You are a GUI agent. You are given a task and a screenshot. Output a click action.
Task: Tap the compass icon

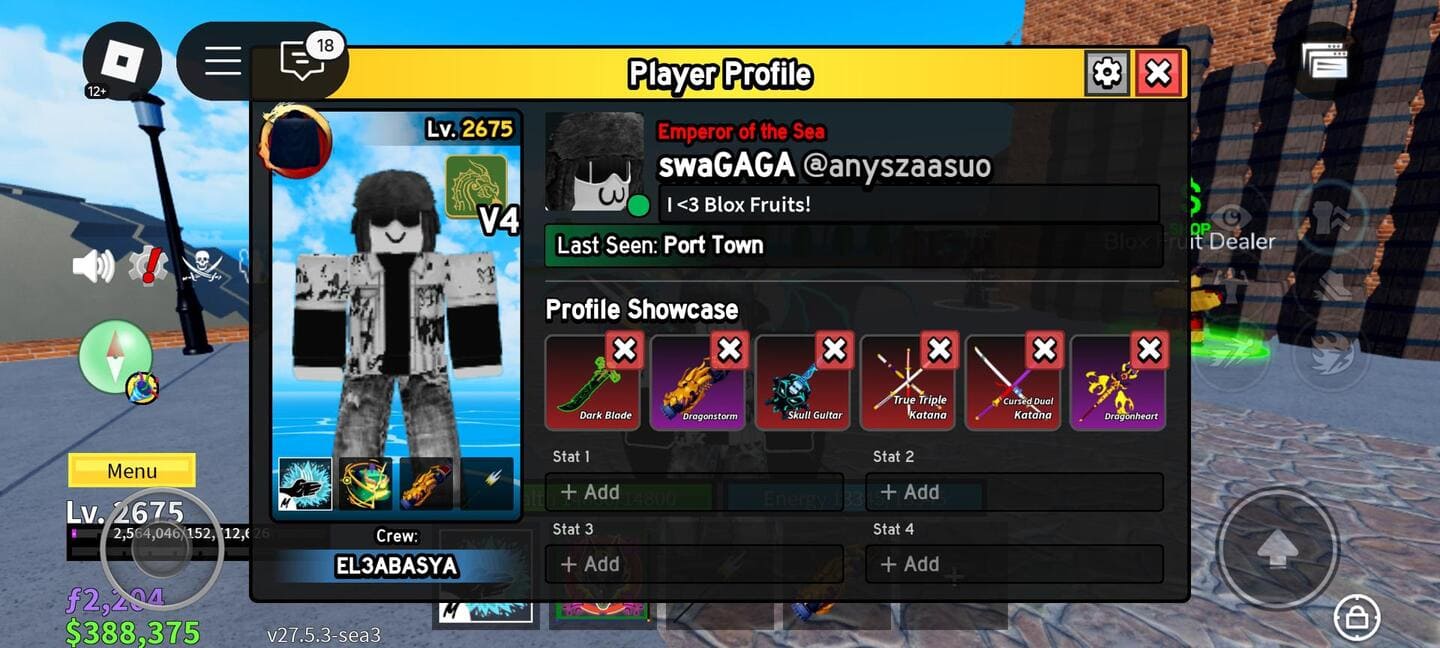coord(115,356)
